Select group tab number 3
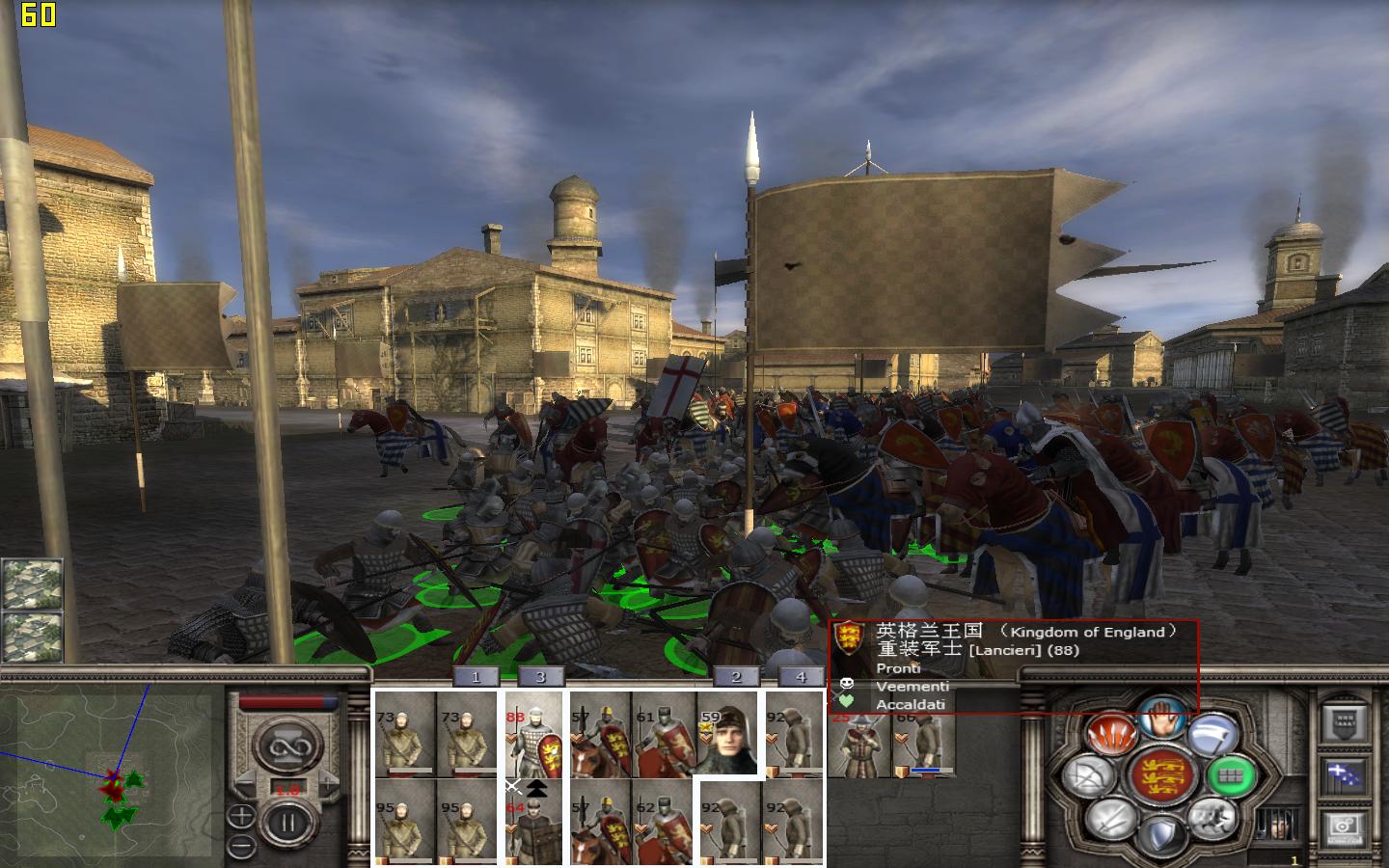The width and height of the screenshot is (1389, 868). tap(540, 677)
